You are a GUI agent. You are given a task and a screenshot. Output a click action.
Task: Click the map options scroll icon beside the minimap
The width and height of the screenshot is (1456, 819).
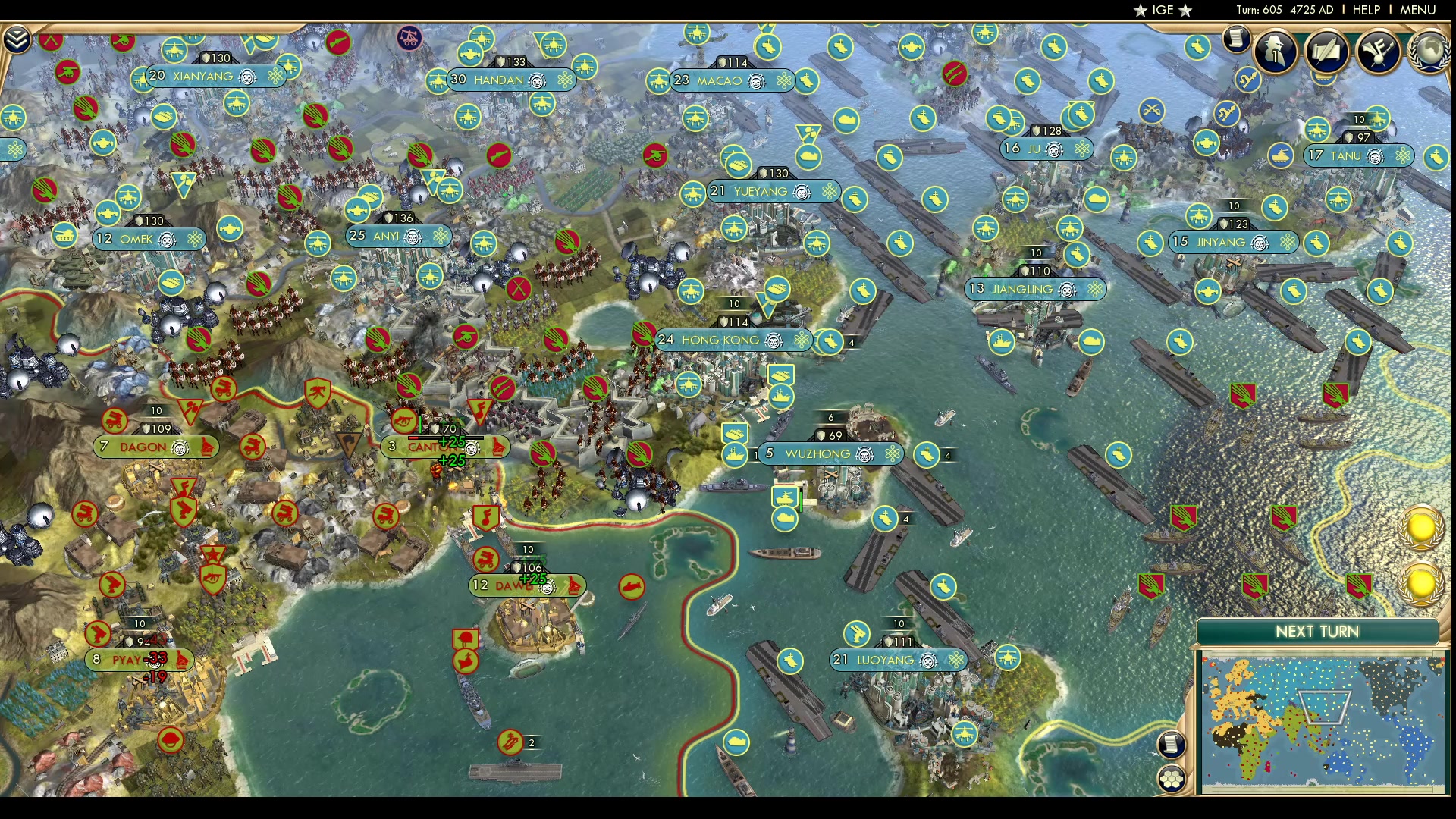pos(1172,745)
